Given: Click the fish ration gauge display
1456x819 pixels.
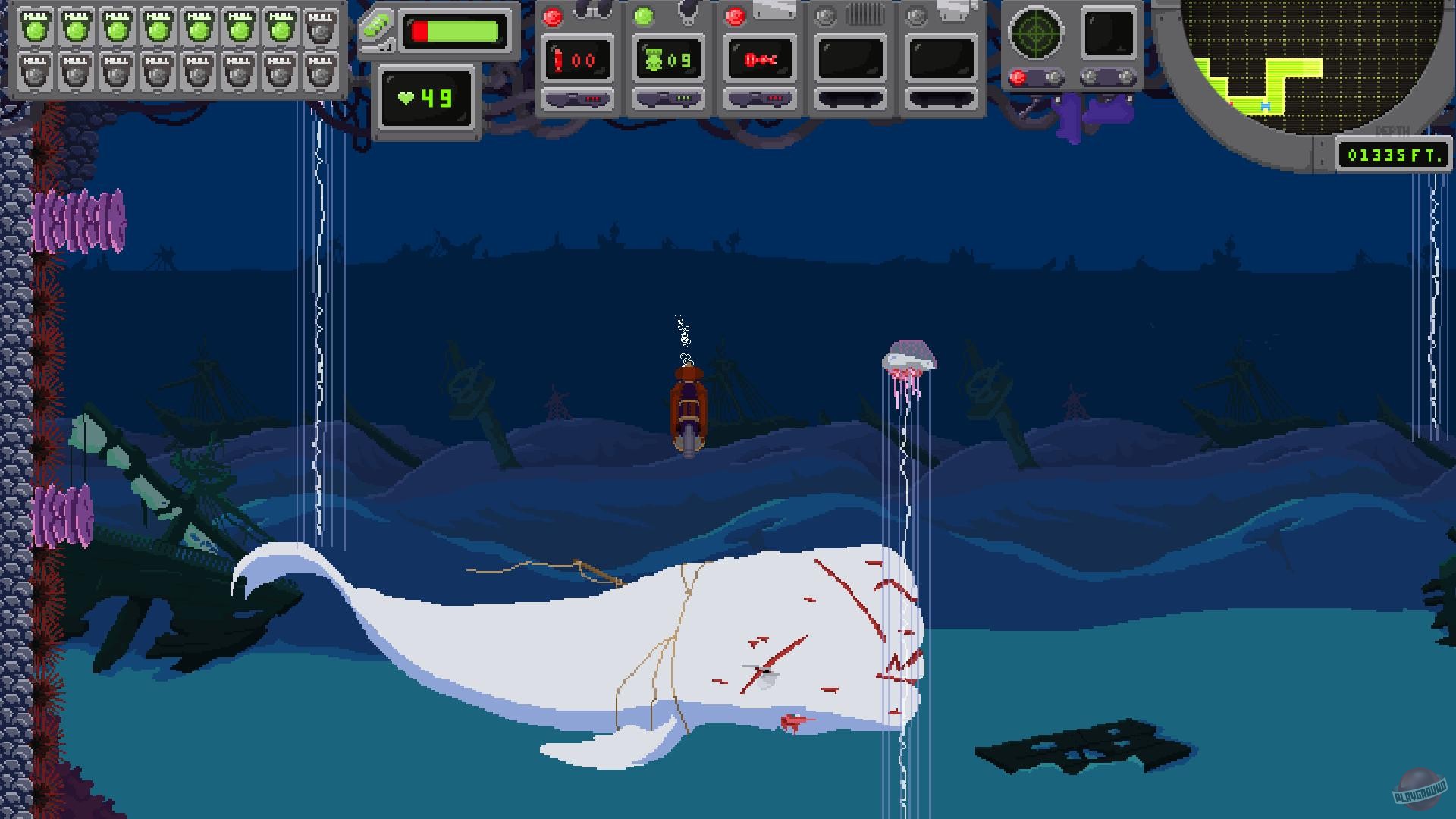Looking at the screenshot, I should point(760,59).
